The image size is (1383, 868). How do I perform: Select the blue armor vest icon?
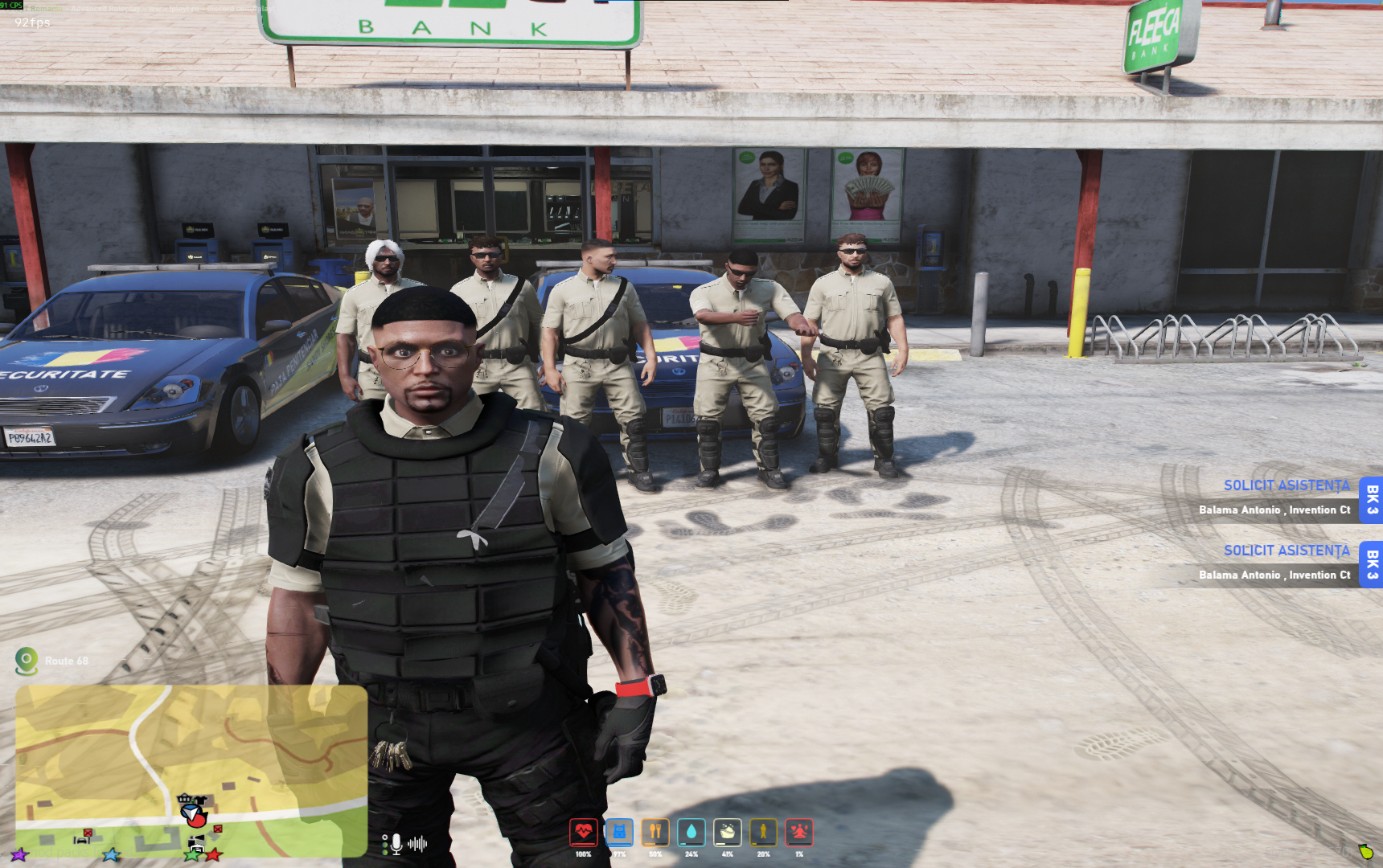pos(619,833)
